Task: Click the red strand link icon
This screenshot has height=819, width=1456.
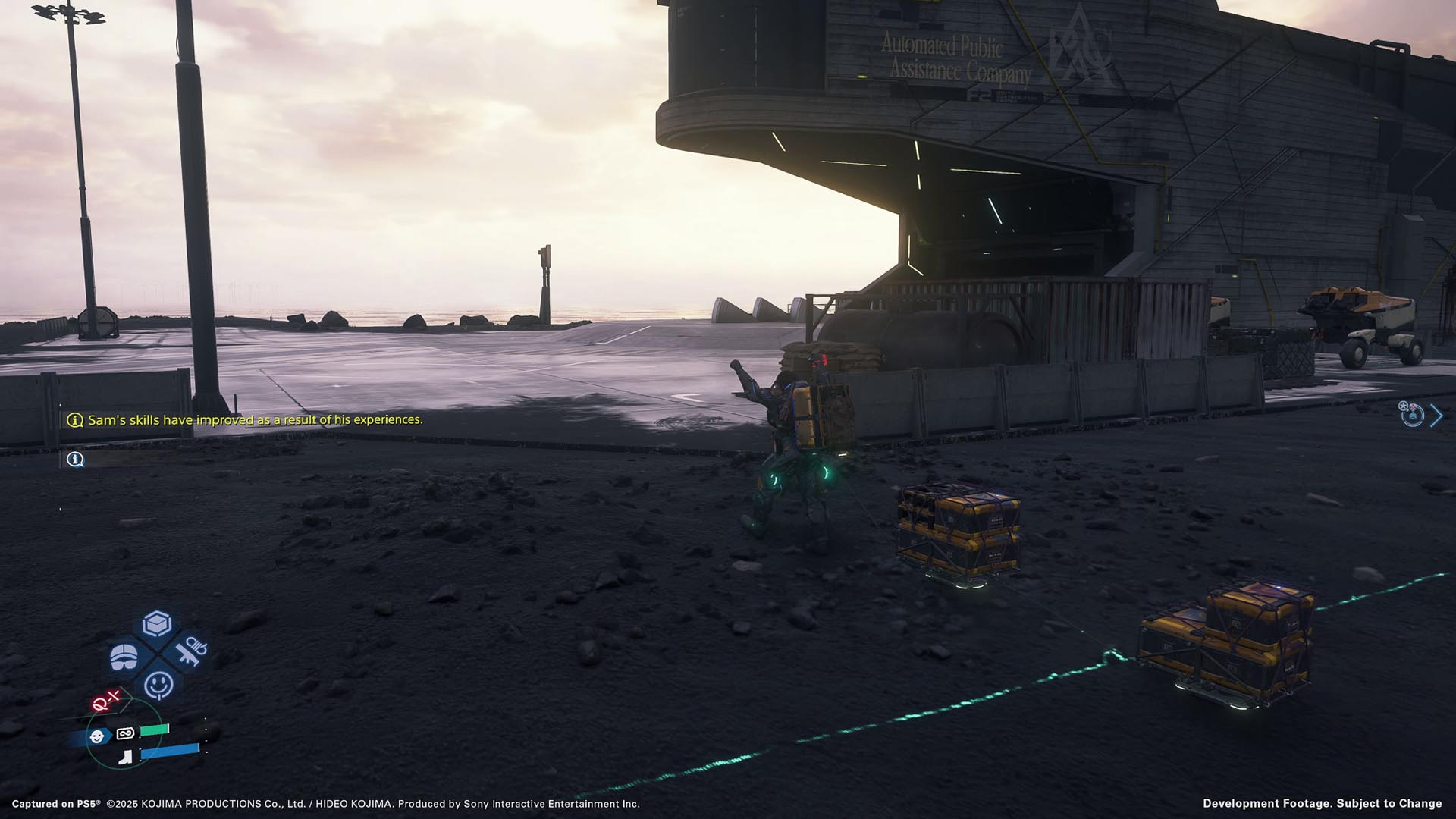Action: (x=106, y=701)
